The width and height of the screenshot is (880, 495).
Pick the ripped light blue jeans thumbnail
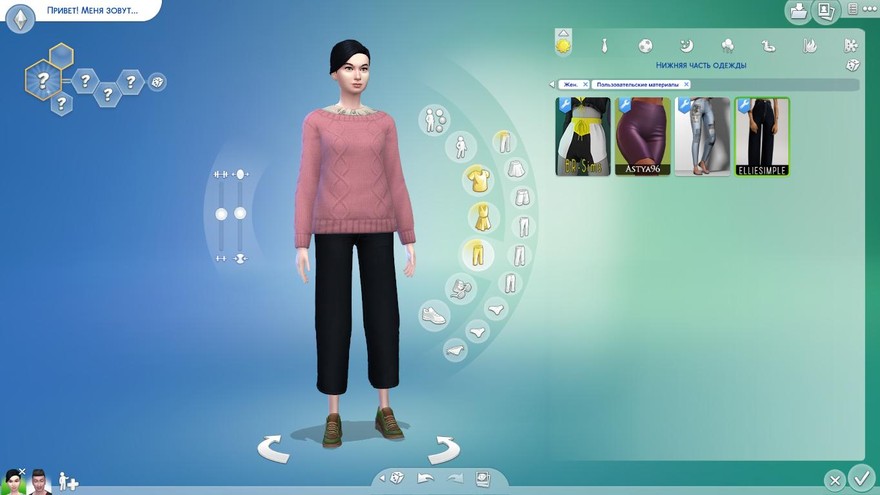(x=703, y=137)
